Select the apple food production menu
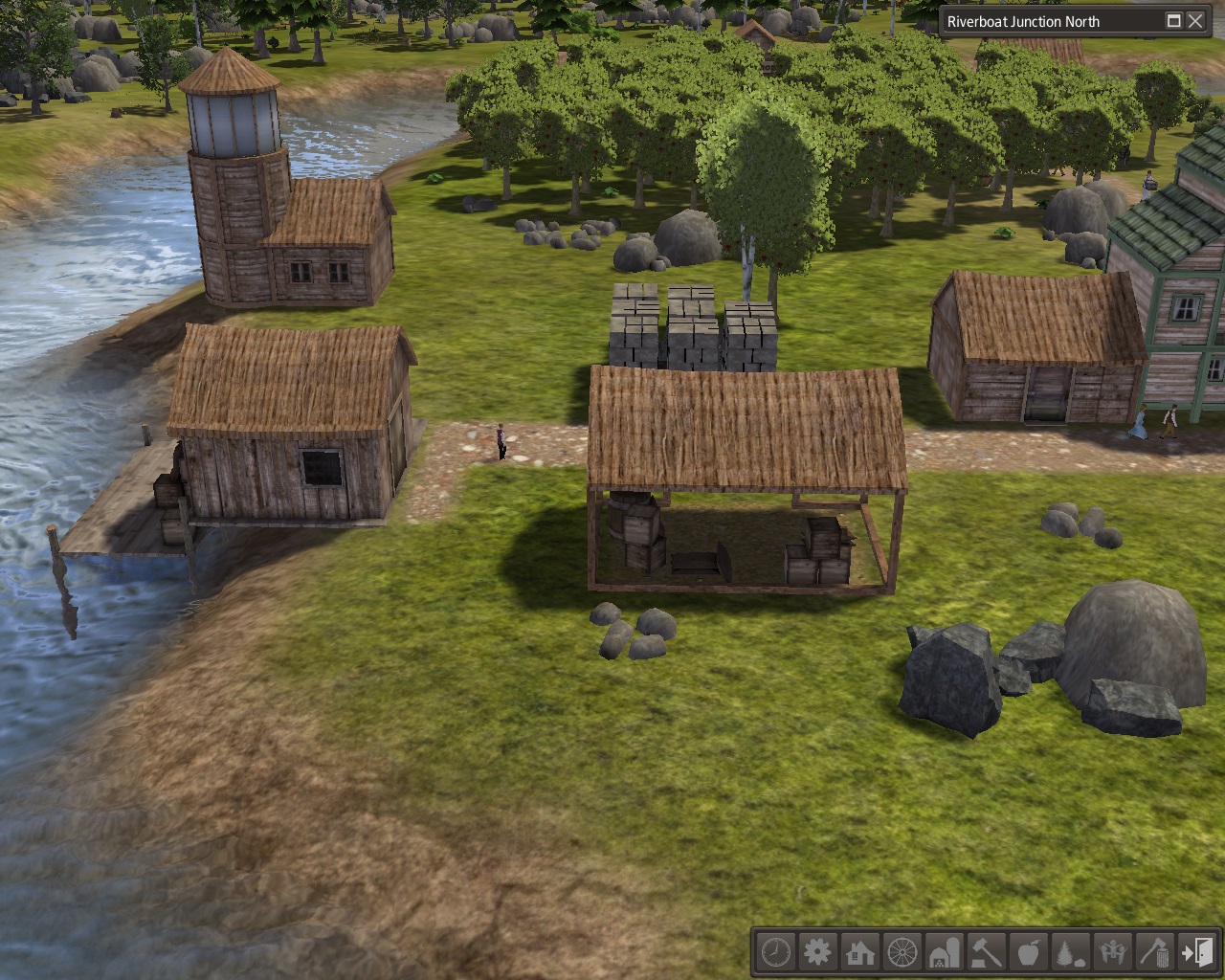1225x980 pixels. click(x=1028, y=953)
